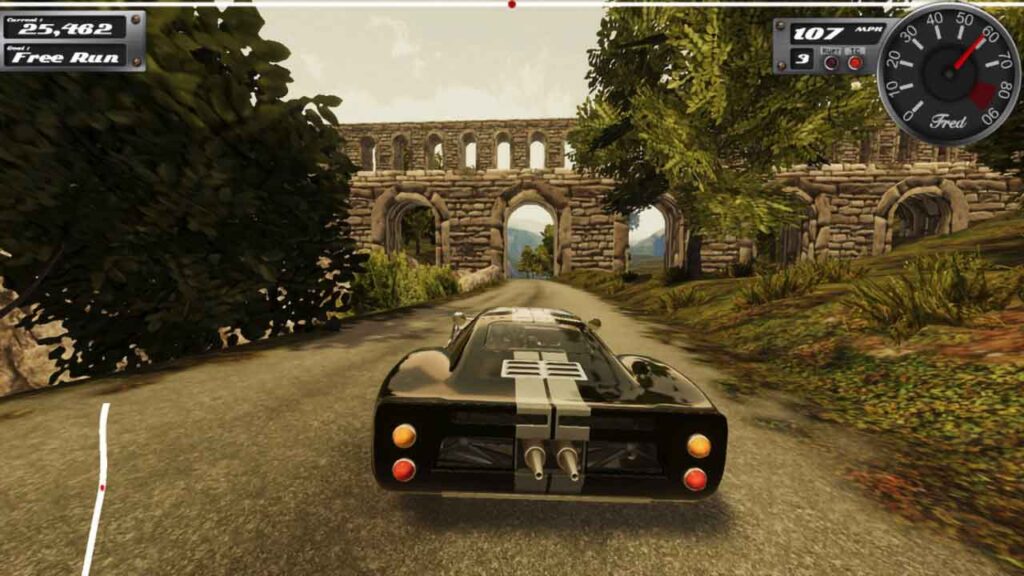Open the white track outline minimap

tap(98, 487)
